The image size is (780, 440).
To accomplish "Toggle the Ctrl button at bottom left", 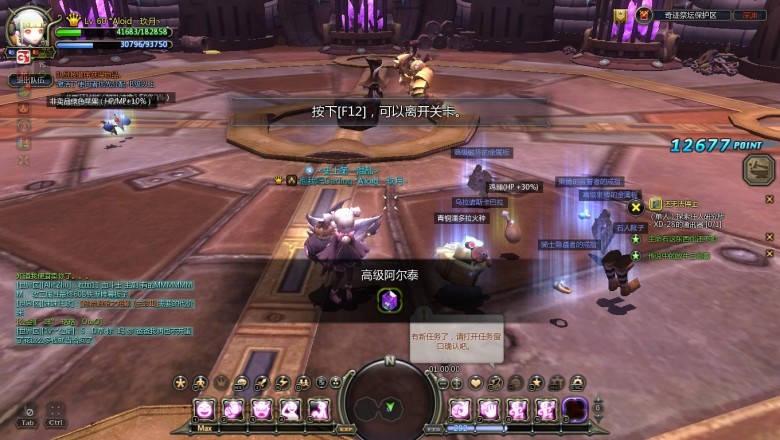I will tap(55, 413).
